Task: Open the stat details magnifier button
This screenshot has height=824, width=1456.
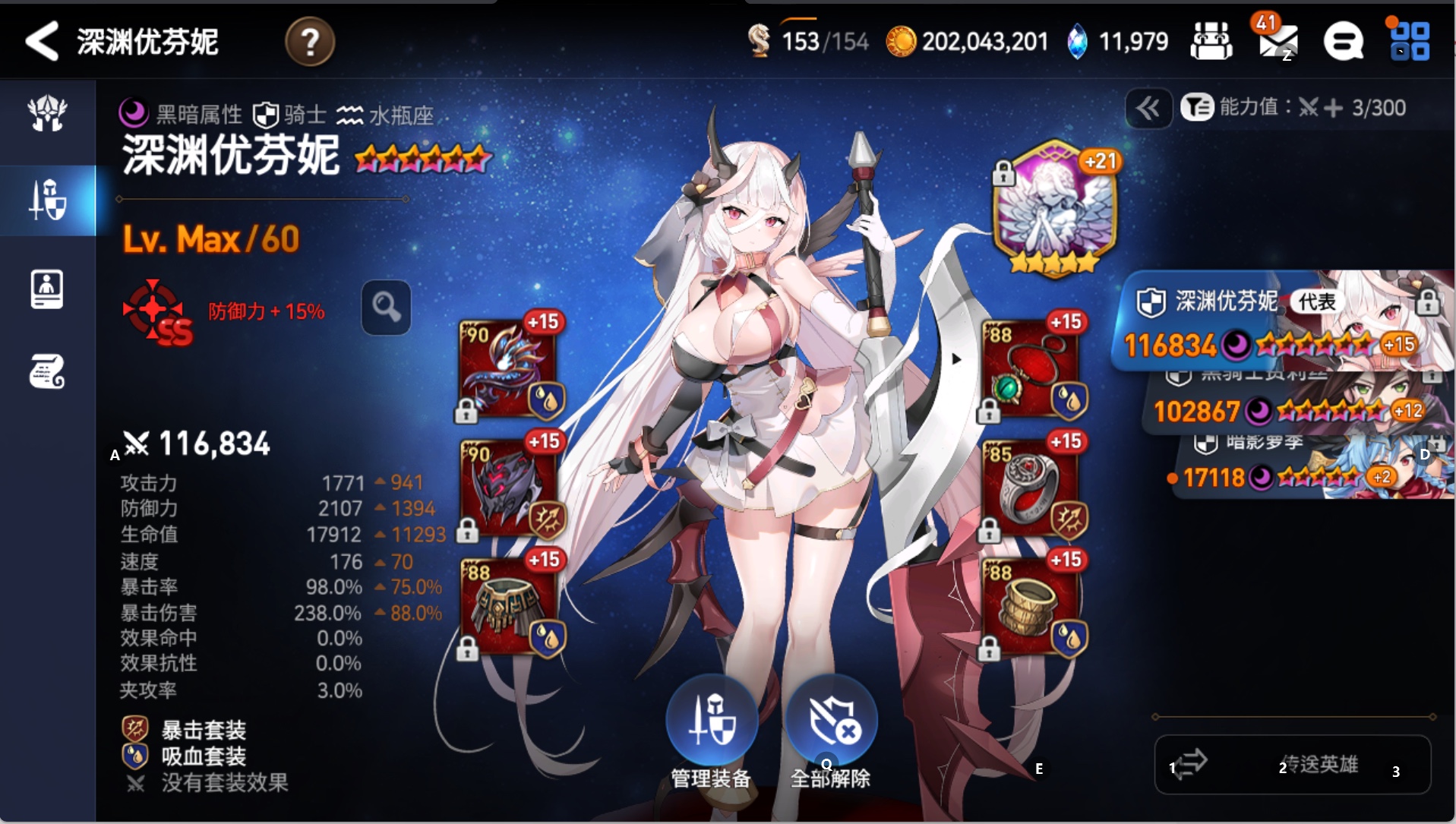Action: 386,308
